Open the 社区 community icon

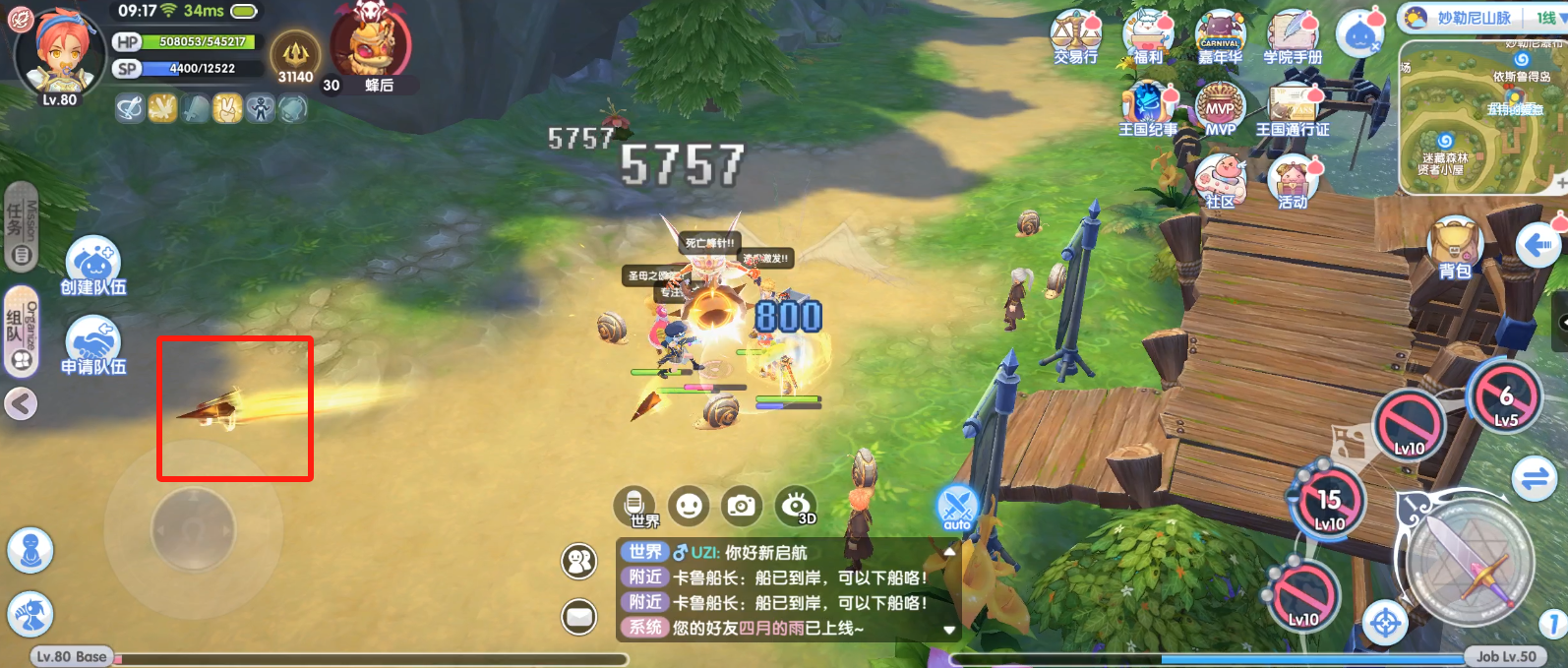tap(1220, 181)
